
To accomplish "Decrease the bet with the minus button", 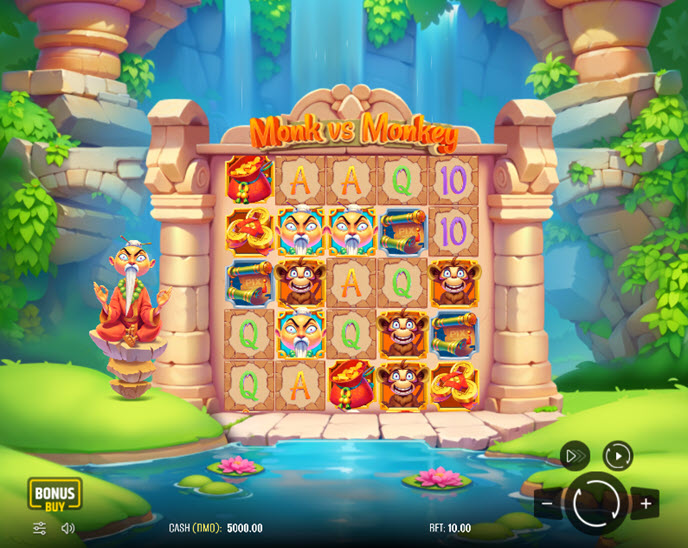I will coord(547,503).
